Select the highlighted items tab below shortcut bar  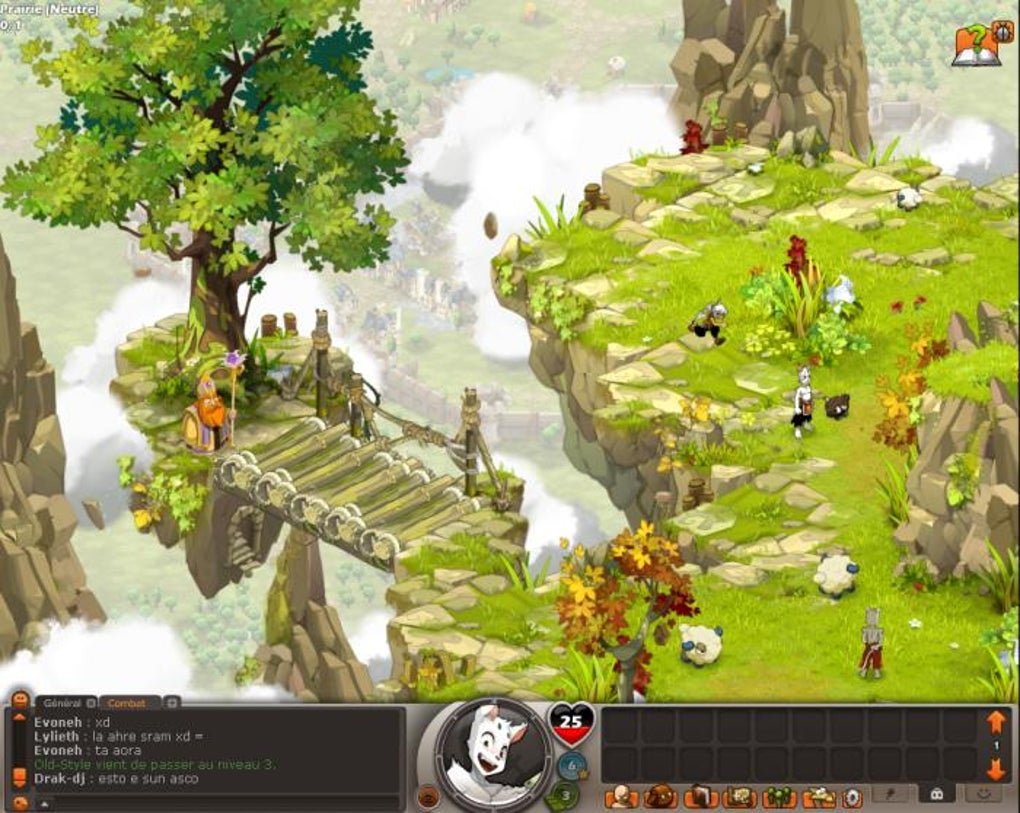pyautogui.click(x=936, y=793)
